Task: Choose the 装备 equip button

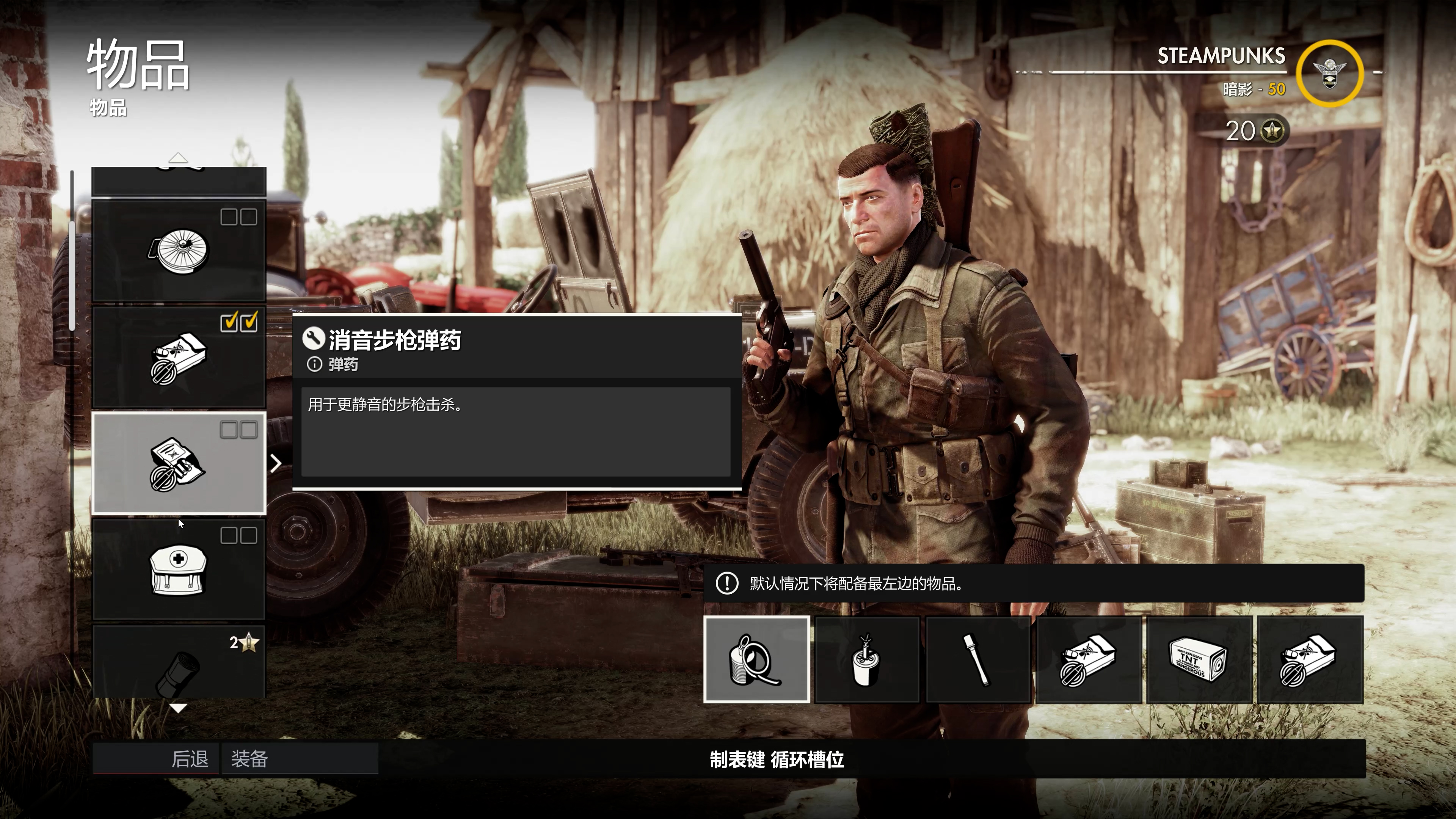Action: pos(300,758)
